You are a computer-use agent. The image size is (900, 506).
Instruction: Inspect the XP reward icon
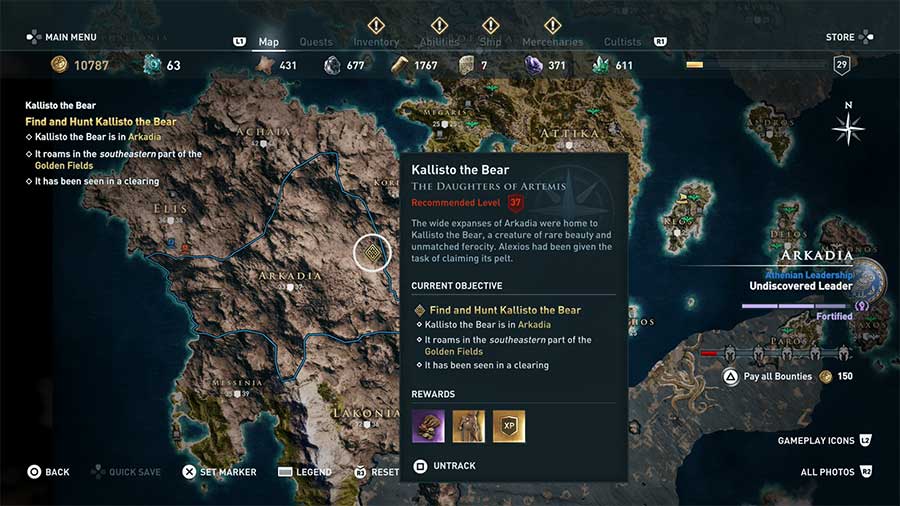coord(508,427)
